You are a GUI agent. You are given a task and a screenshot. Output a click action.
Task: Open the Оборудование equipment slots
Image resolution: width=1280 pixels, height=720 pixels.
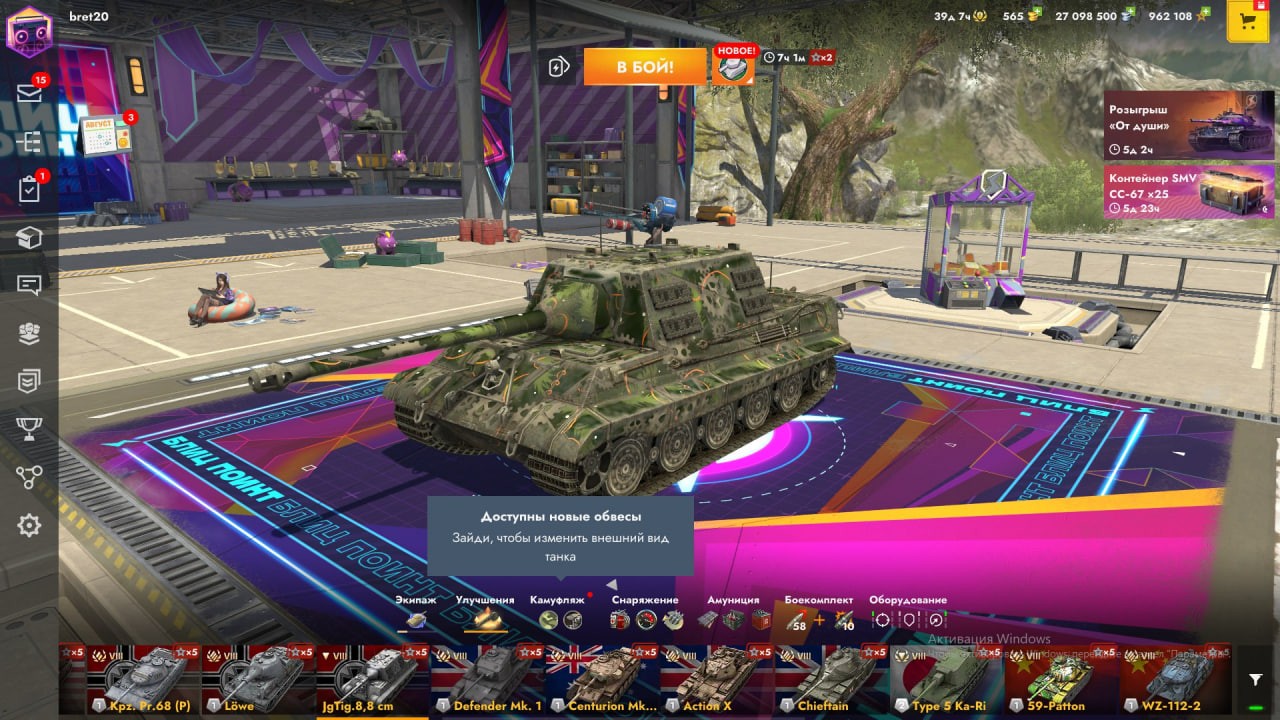908,612
